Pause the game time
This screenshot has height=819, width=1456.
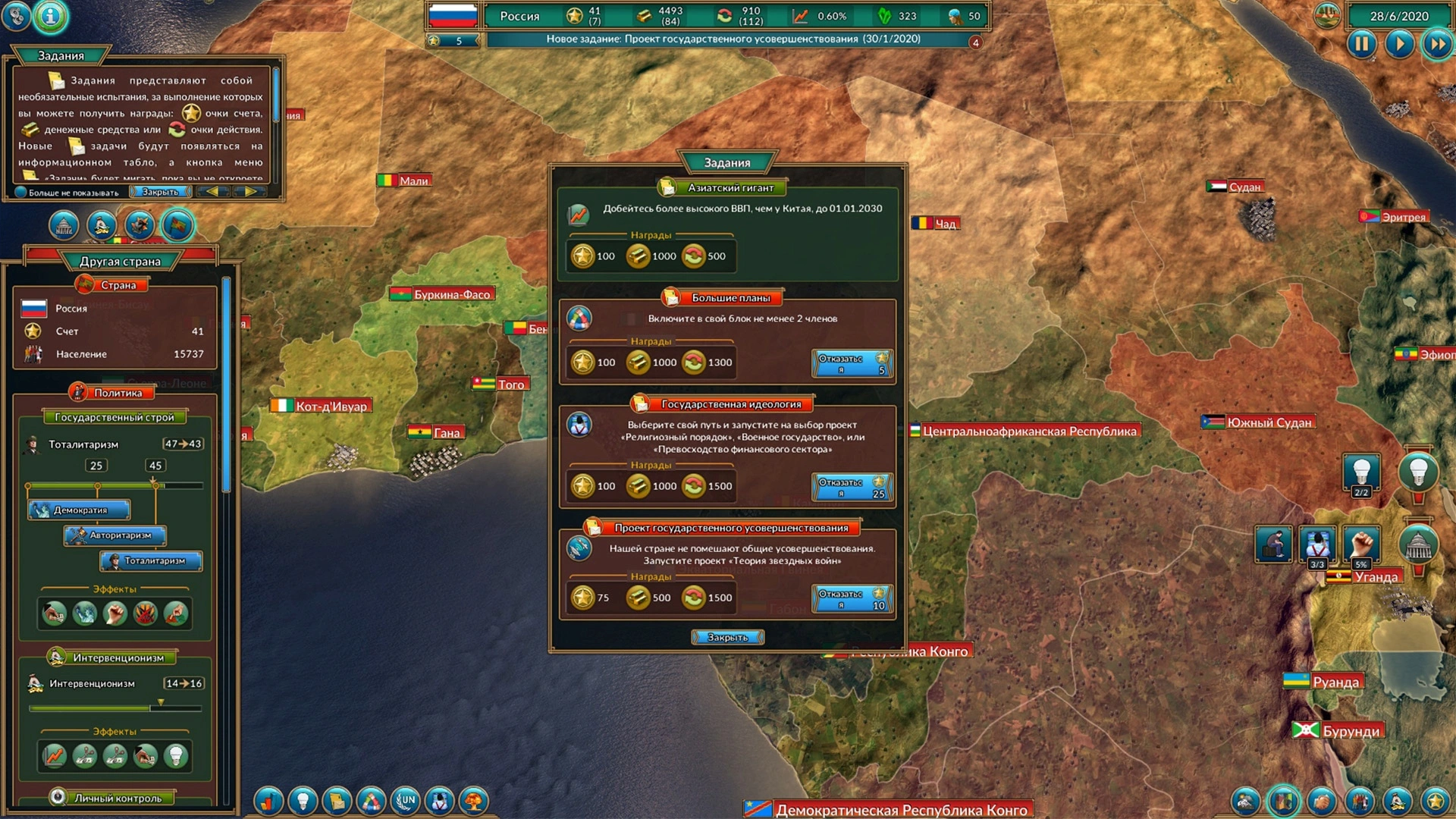point(1361,44)
